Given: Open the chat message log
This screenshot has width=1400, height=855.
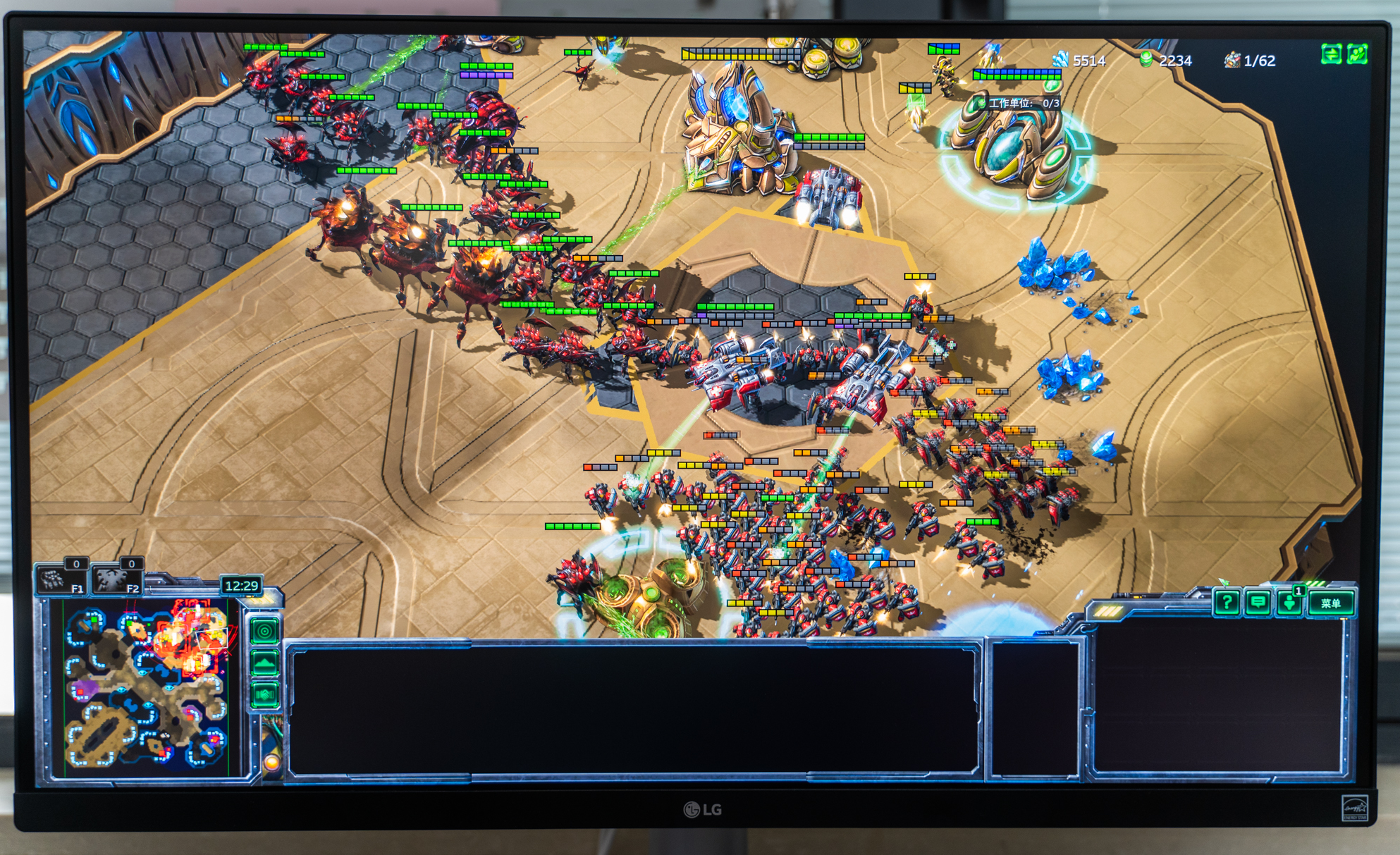Looking at the screenshot, I should pos(1258,603).
